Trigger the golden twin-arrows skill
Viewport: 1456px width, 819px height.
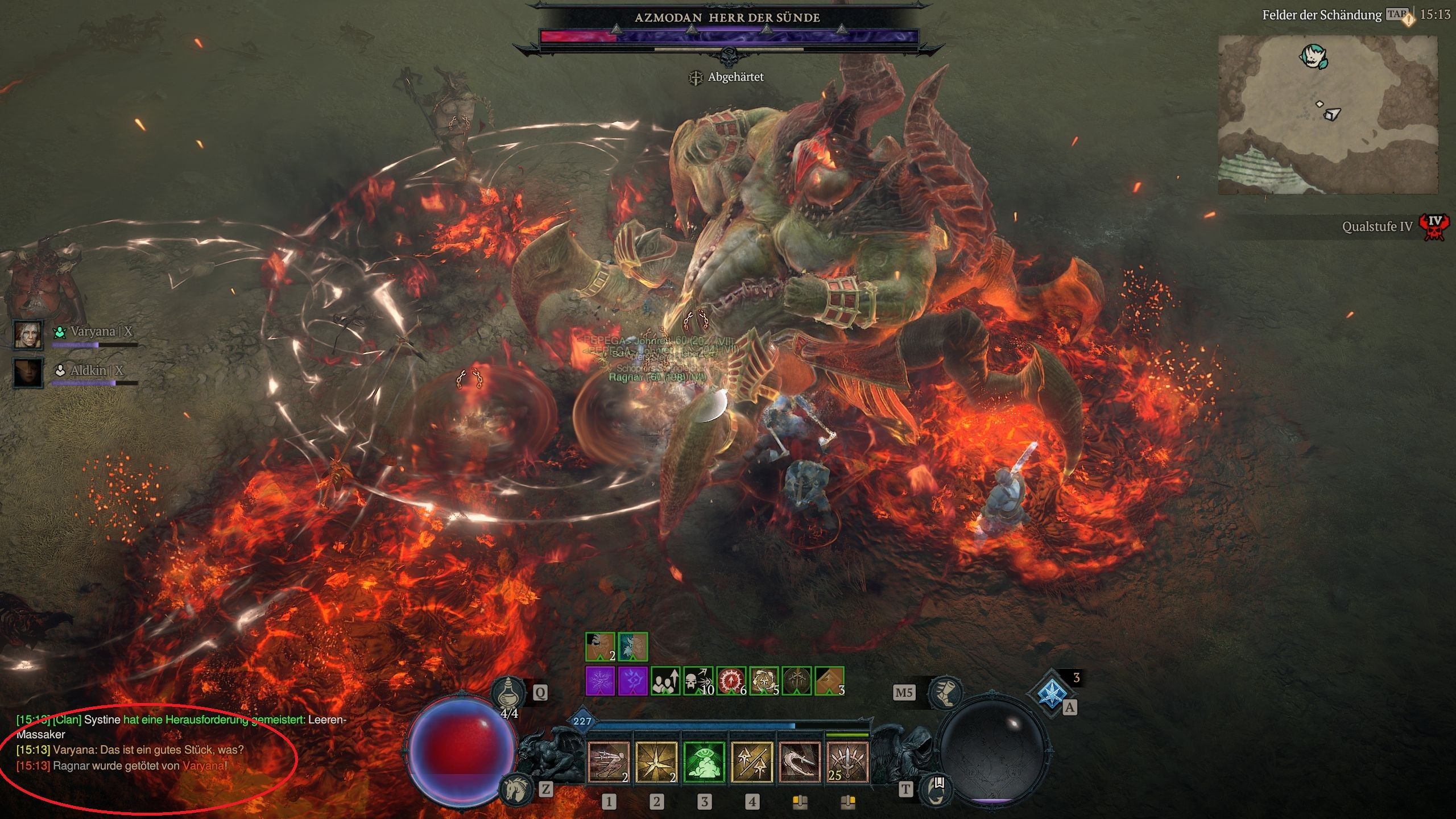click(751, 762)
